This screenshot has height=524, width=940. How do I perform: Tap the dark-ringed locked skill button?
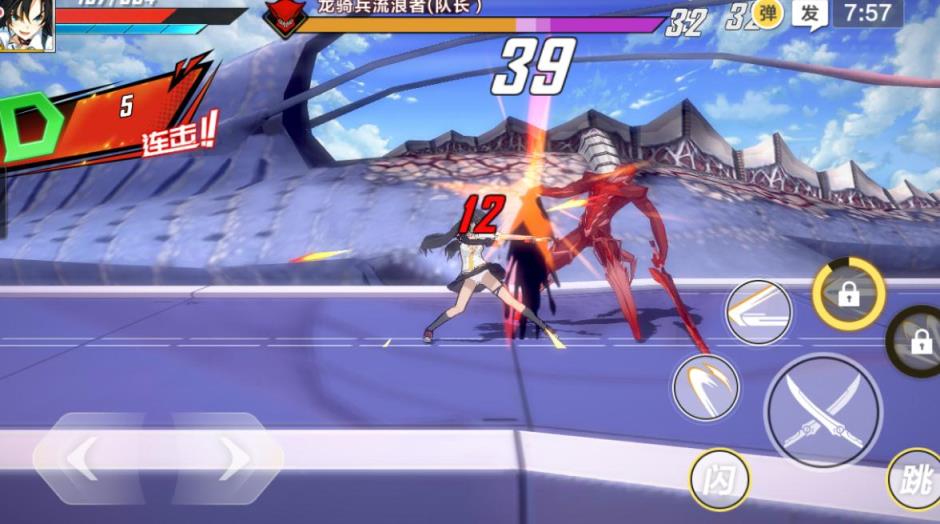[x=918, y=341]
